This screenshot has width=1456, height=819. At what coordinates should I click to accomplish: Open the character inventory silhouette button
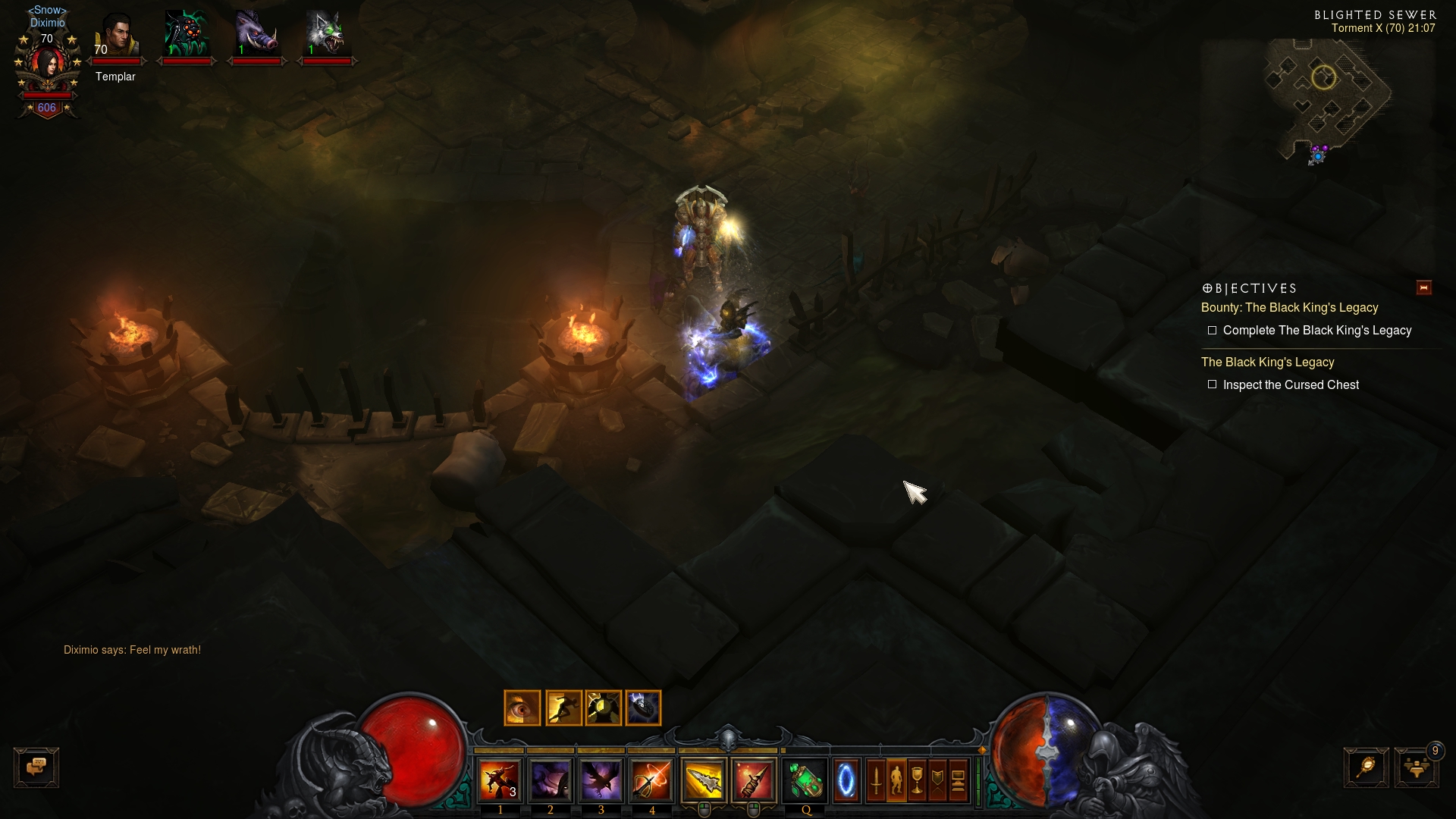click(x=896, y=780)
